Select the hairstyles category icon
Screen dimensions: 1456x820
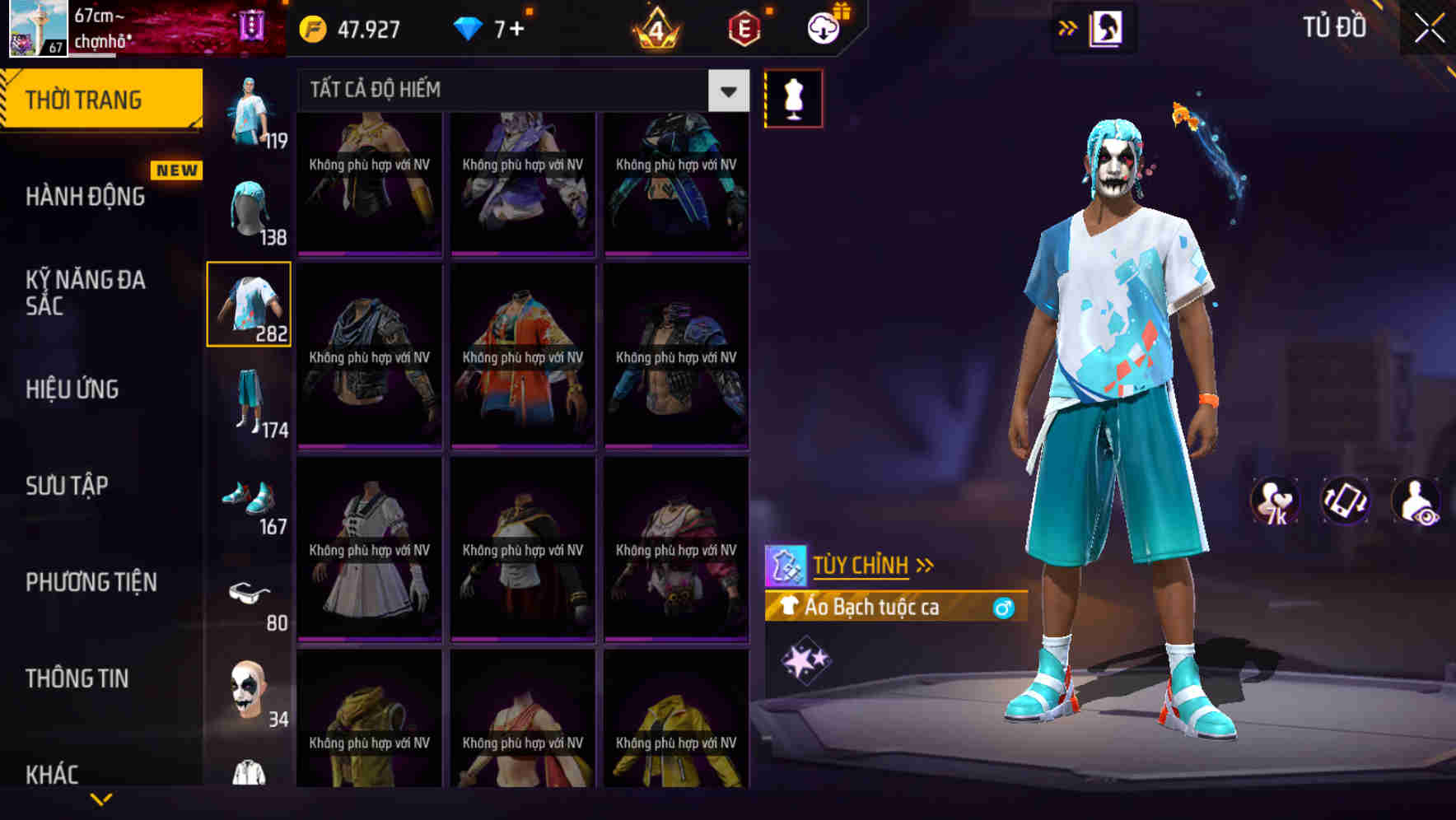[249, 204]
